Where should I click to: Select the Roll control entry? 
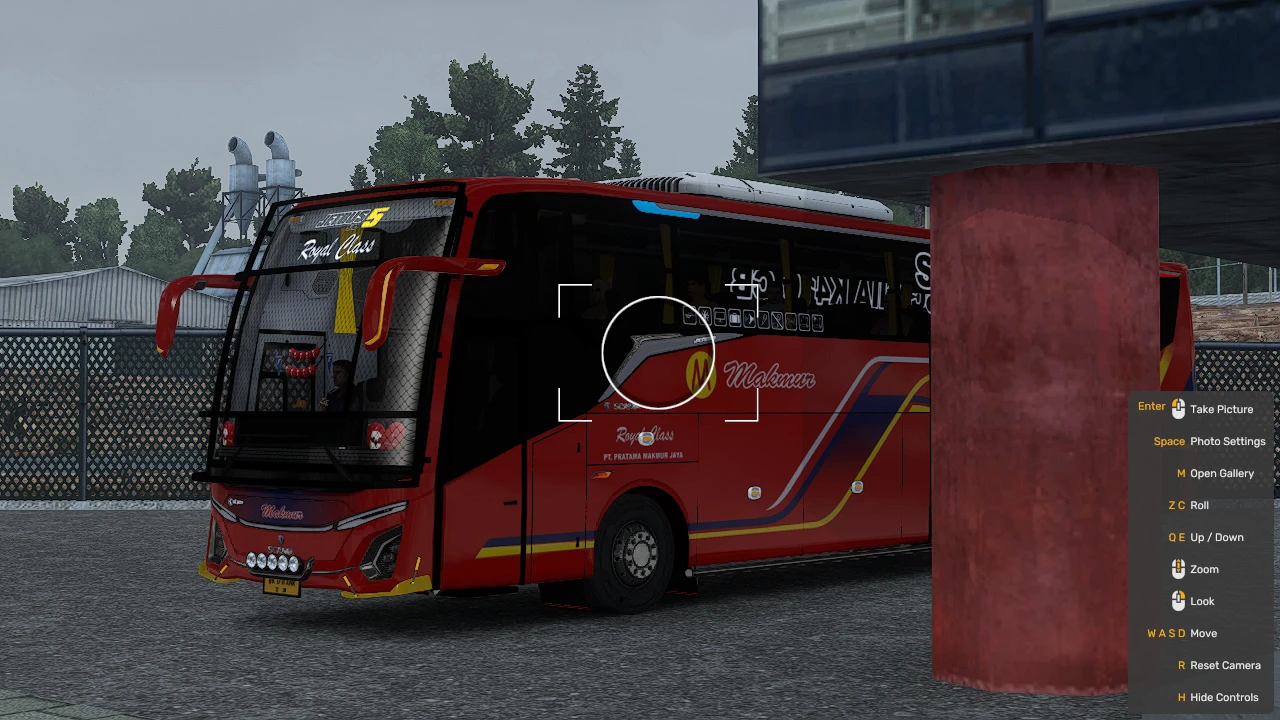pyautogui.click(x=1199, y=505)
